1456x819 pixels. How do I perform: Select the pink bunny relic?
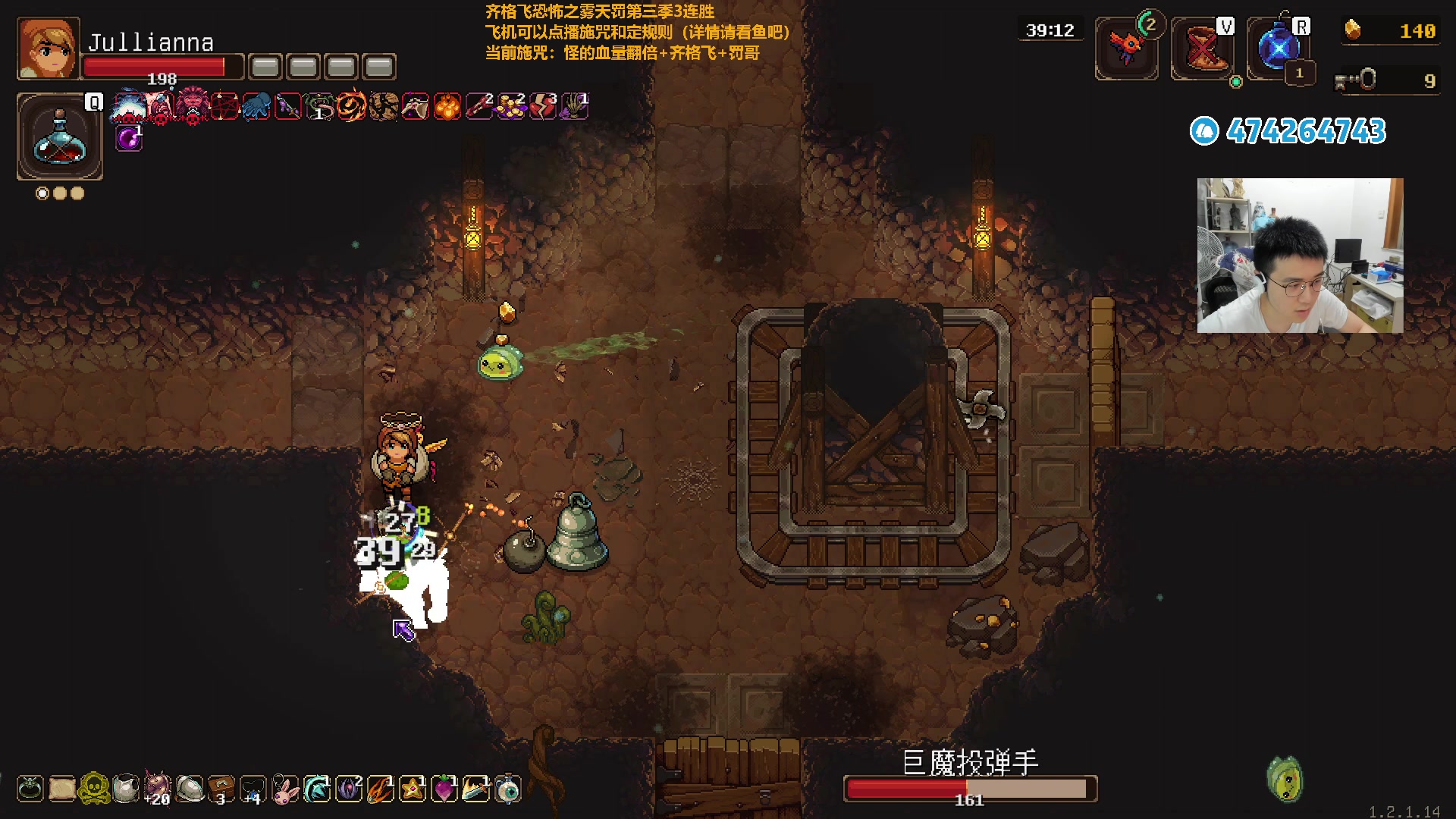(x=285, y=789)
